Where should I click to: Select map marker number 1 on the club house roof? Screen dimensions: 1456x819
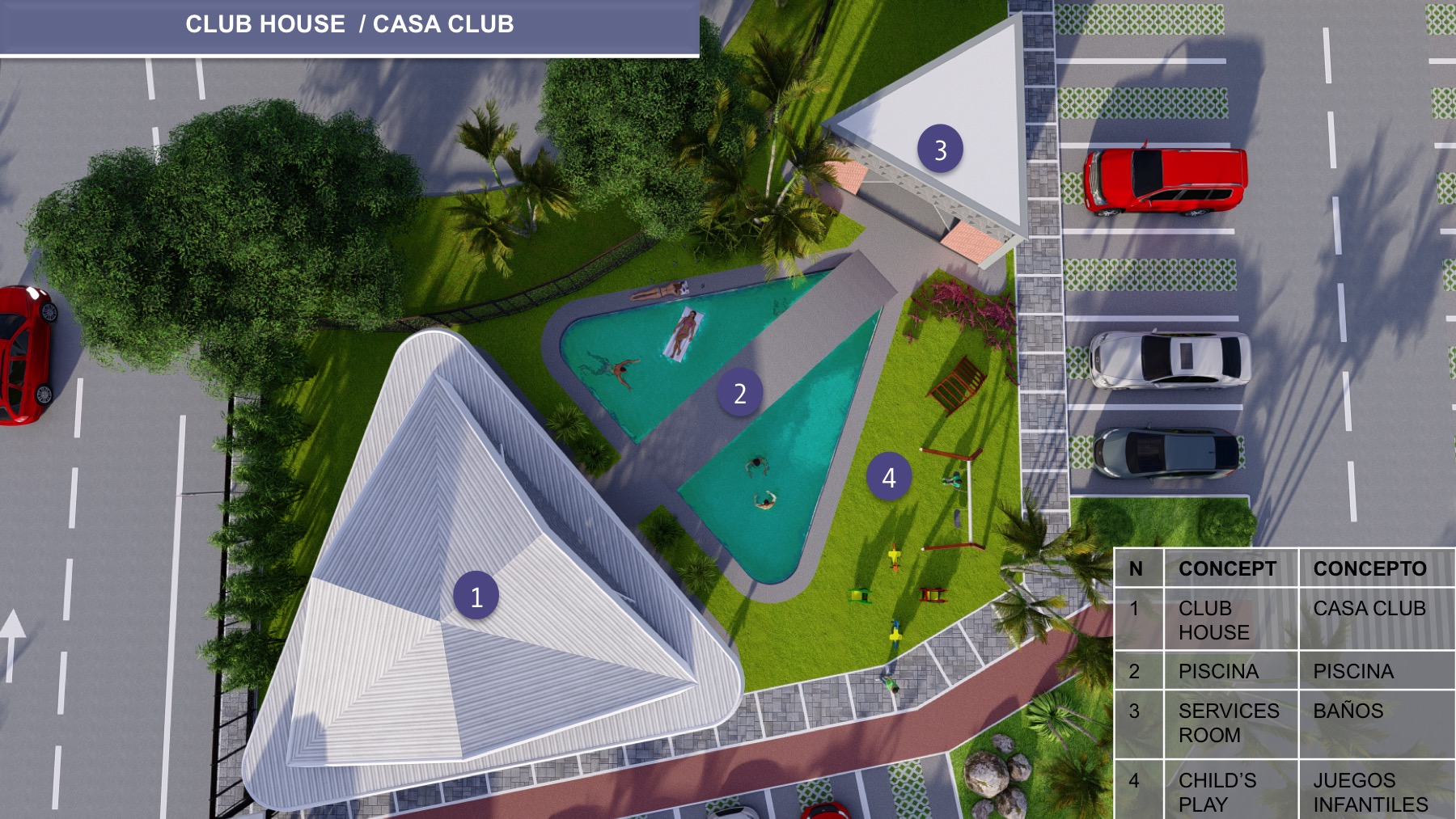coord(476,596)
